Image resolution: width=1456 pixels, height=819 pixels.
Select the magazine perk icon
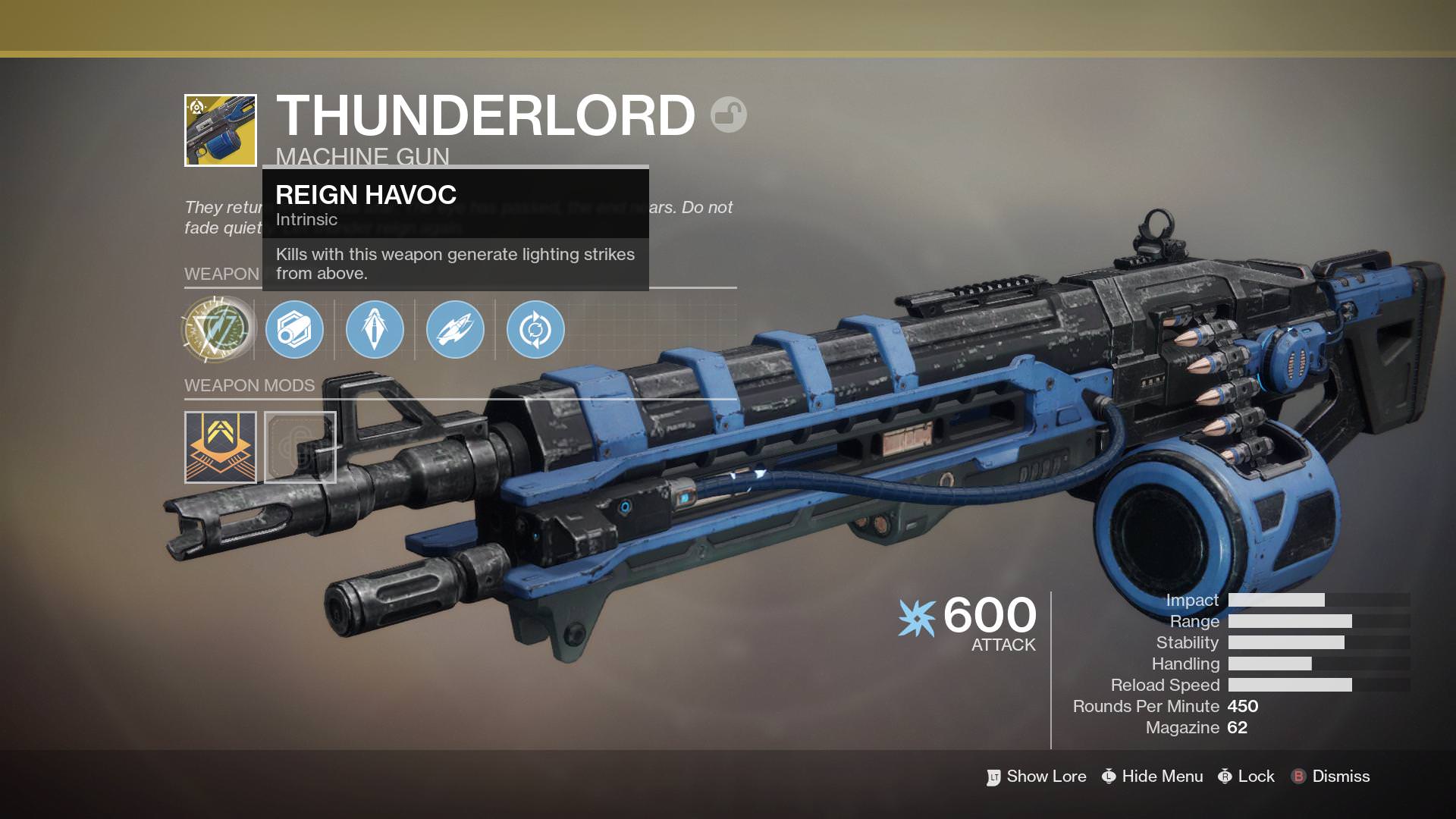point(375,329)
